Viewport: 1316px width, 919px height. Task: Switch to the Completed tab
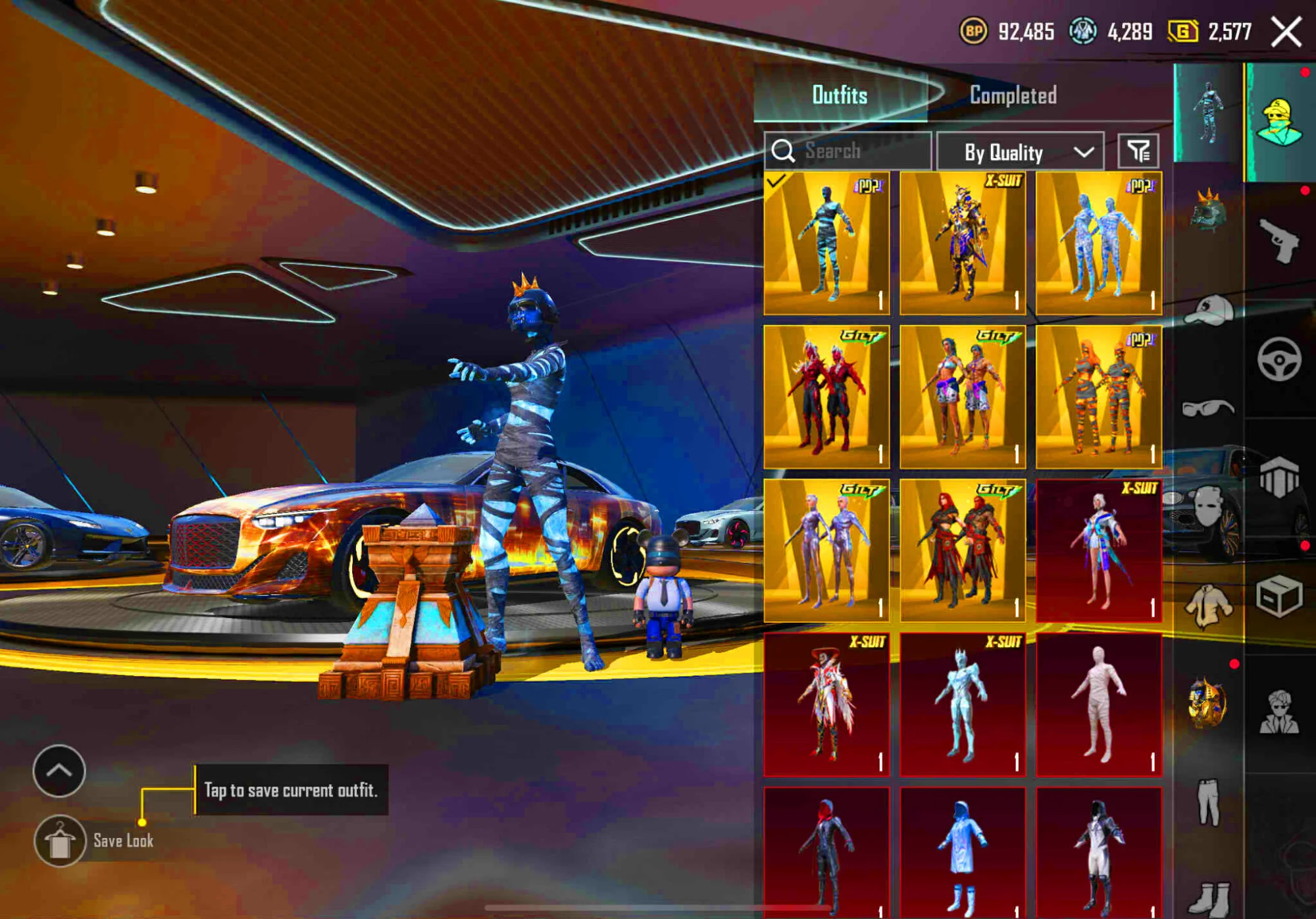tap(1013, 95)
